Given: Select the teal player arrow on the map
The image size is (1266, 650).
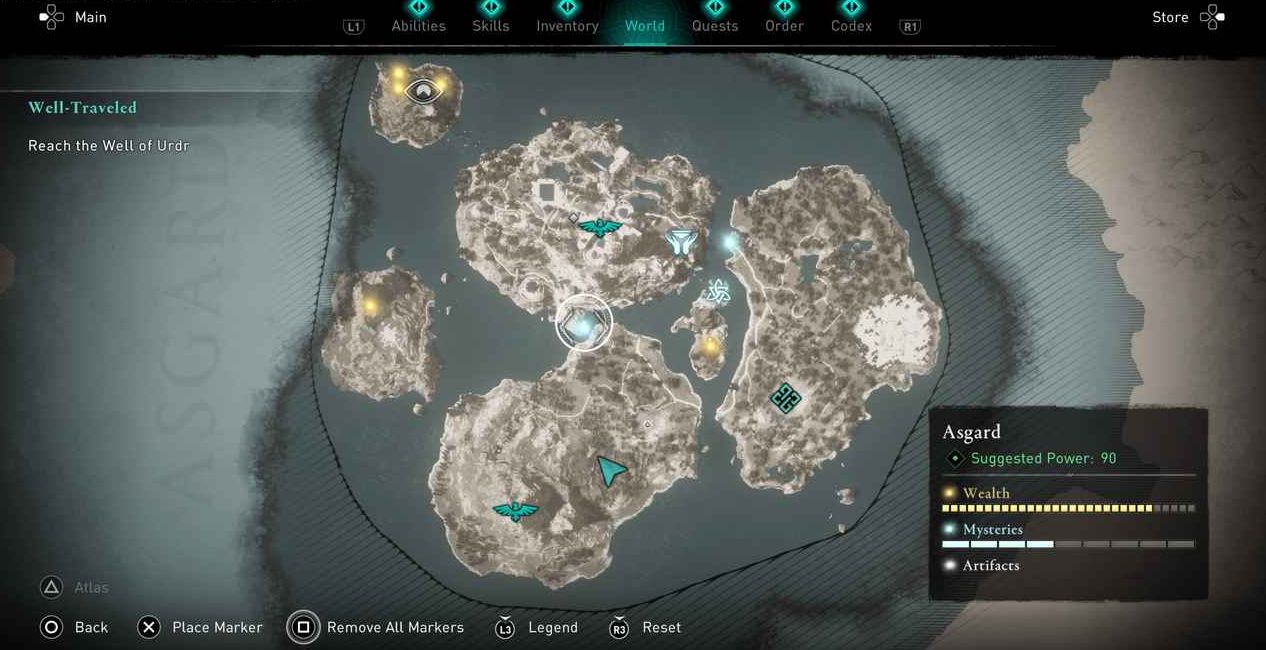Looking at the screenshot, I should pos(610,470).
